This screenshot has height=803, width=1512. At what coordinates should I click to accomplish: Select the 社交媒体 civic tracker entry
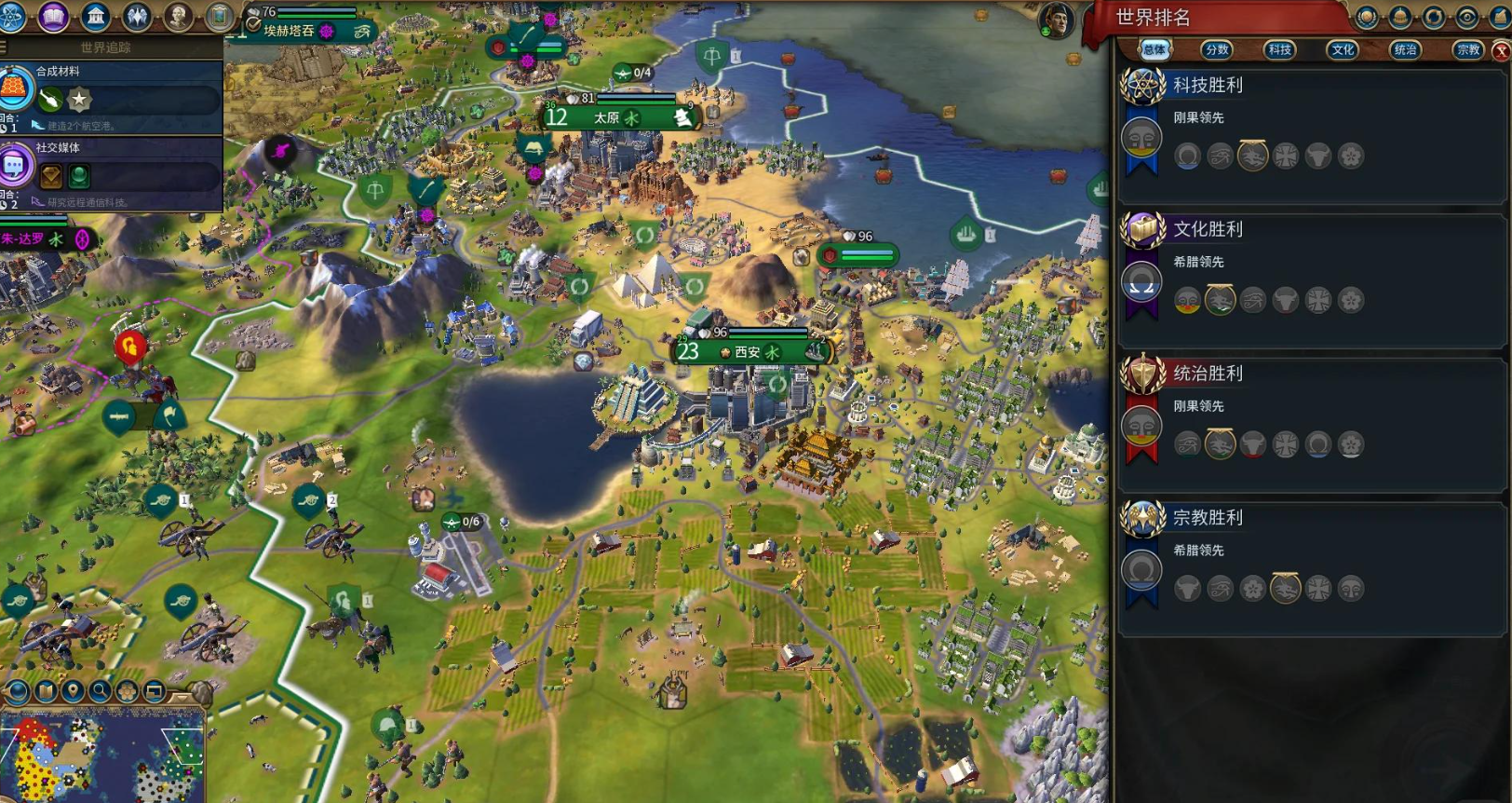[x=112, y=173]
